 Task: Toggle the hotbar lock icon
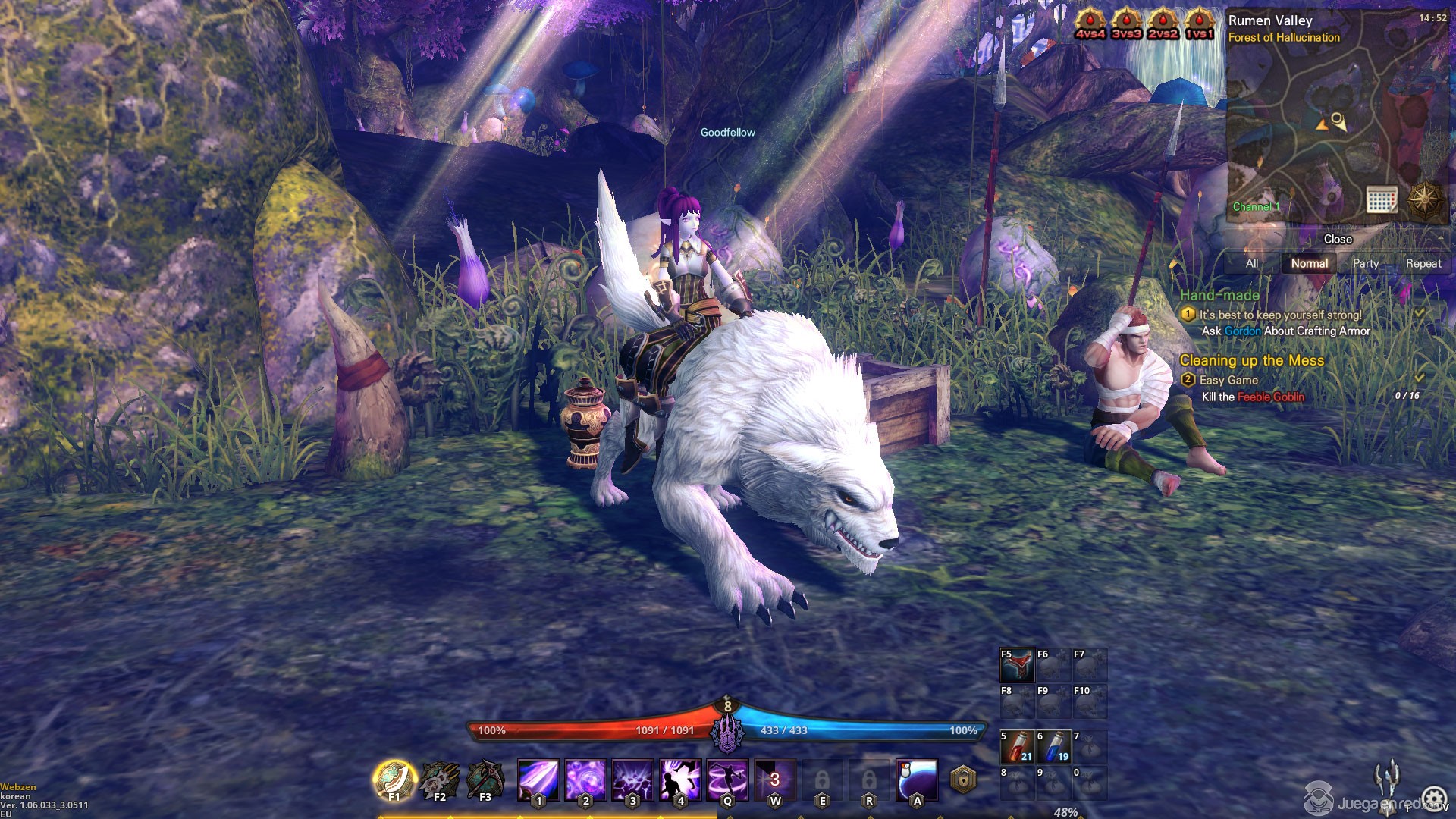(x=963, y=780)
